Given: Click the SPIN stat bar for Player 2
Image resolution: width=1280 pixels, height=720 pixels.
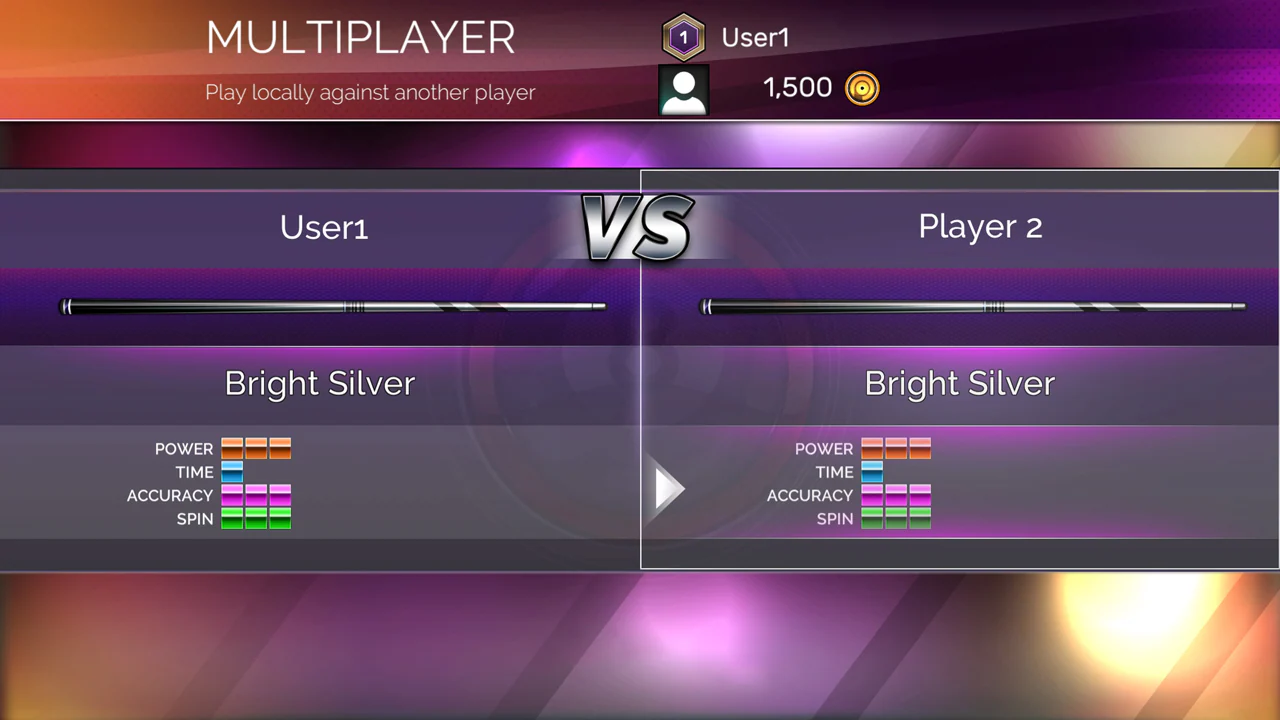Looking at the screenshot, I should [x=896, y=518].
